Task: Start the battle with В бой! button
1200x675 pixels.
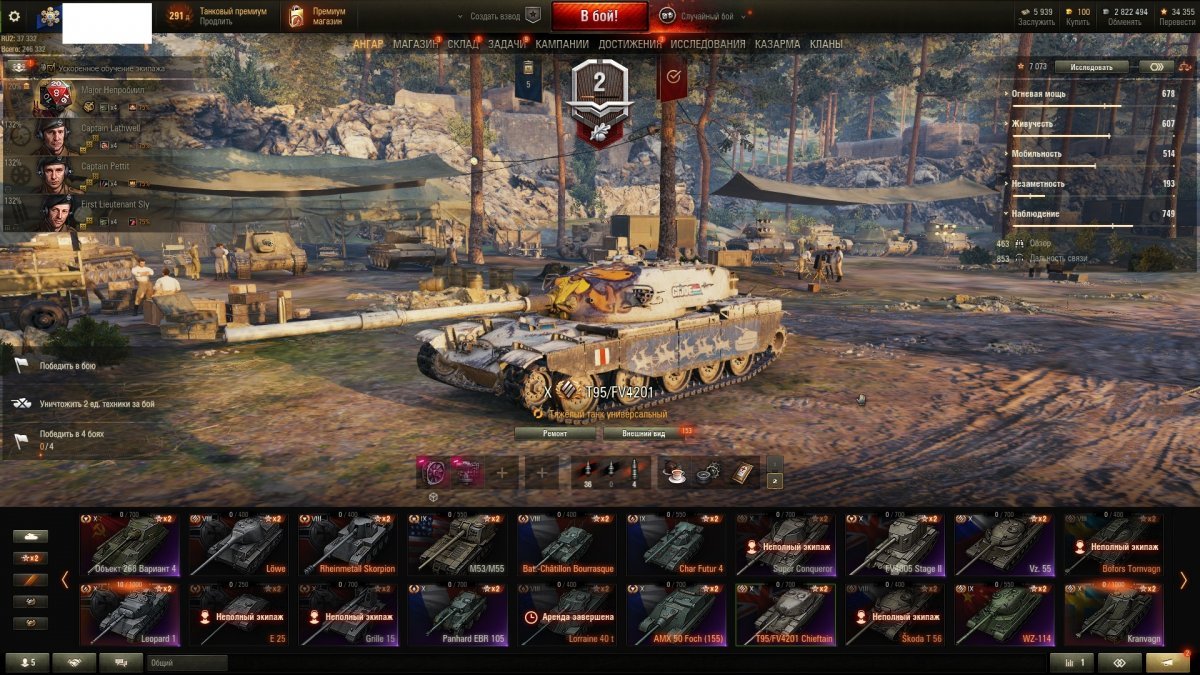Action: (599, 16)
